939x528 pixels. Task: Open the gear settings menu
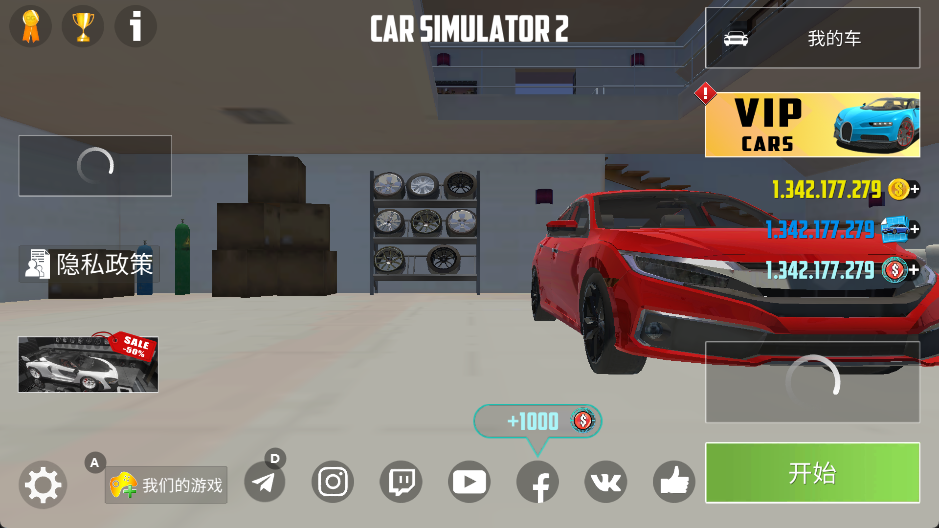[43, 486]
